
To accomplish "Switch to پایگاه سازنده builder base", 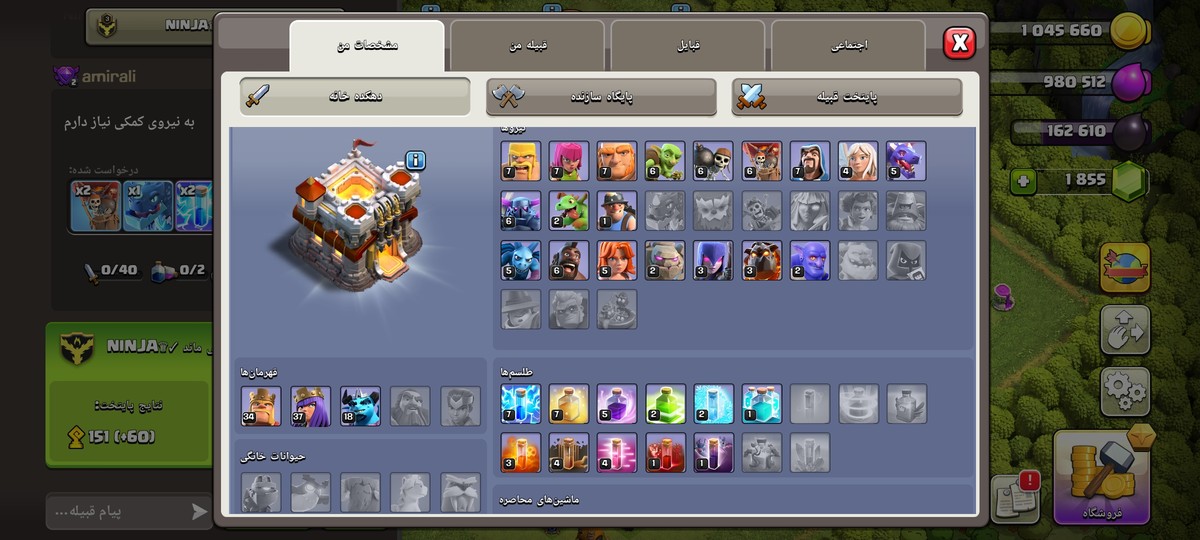I will tap(602, 97).
